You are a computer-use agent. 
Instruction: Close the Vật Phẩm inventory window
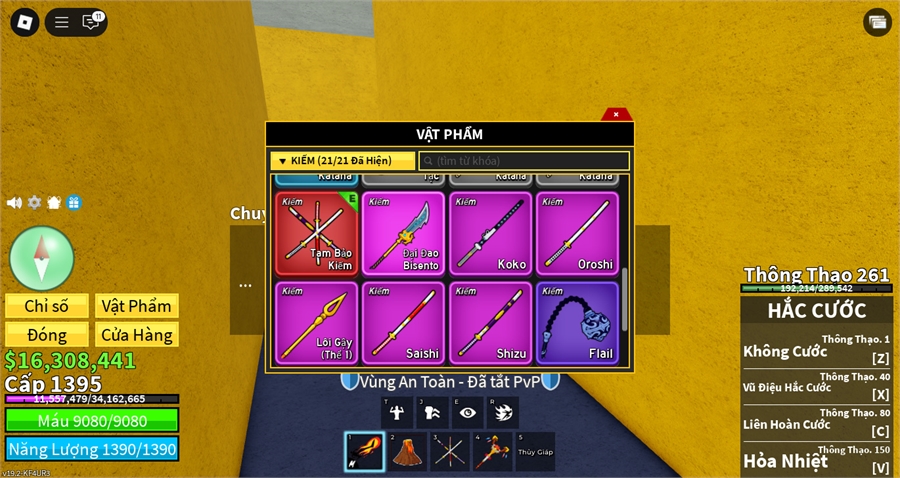coord(616,114)
